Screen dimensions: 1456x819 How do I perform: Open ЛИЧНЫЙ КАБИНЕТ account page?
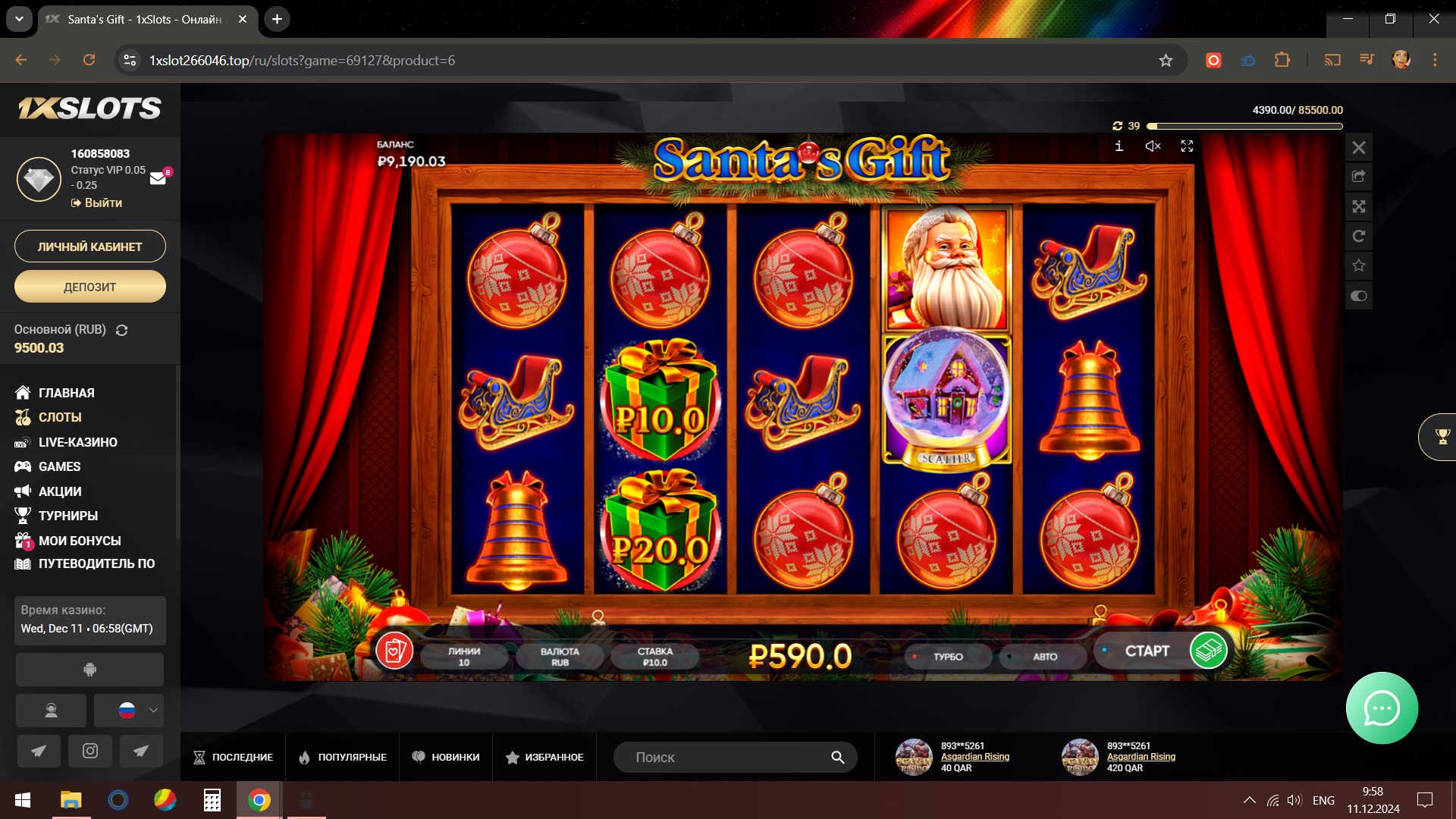(89, 246)
